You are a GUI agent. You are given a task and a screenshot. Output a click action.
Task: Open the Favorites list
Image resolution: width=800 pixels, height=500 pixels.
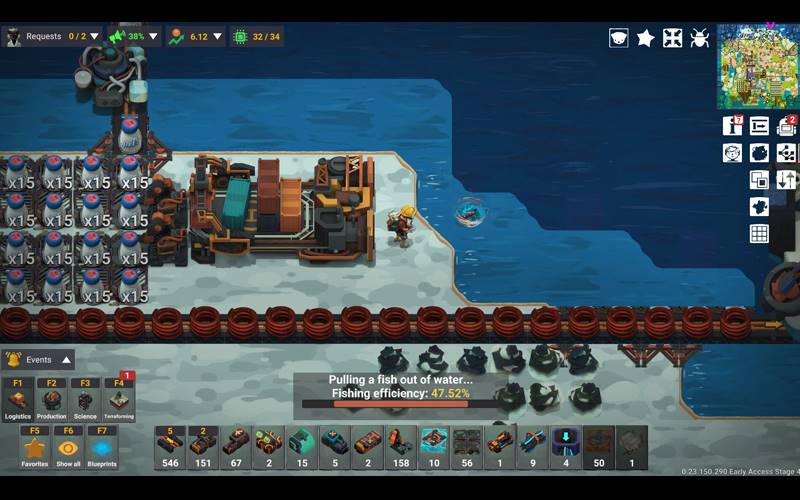pos(35,448)
